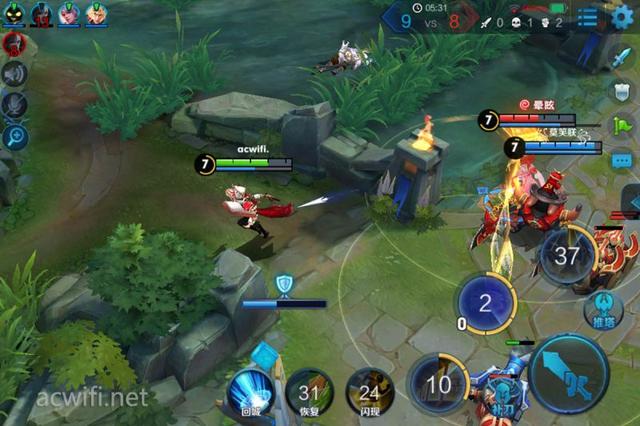
Task: Activate the 回城 recall ability
Action: [x=250, y=390]
